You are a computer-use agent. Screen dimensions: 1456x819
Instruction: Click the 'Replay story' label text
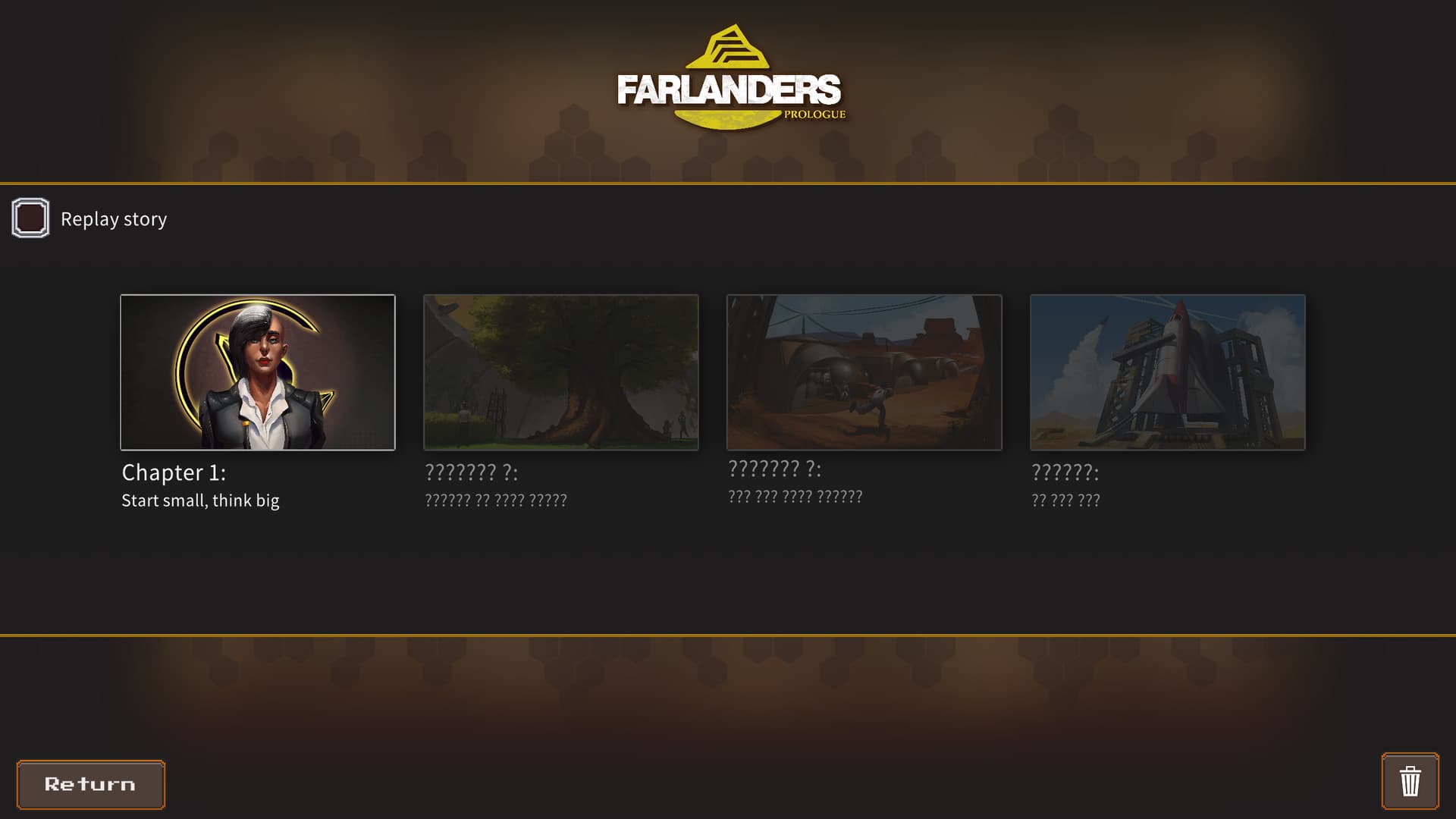point(114,218)
